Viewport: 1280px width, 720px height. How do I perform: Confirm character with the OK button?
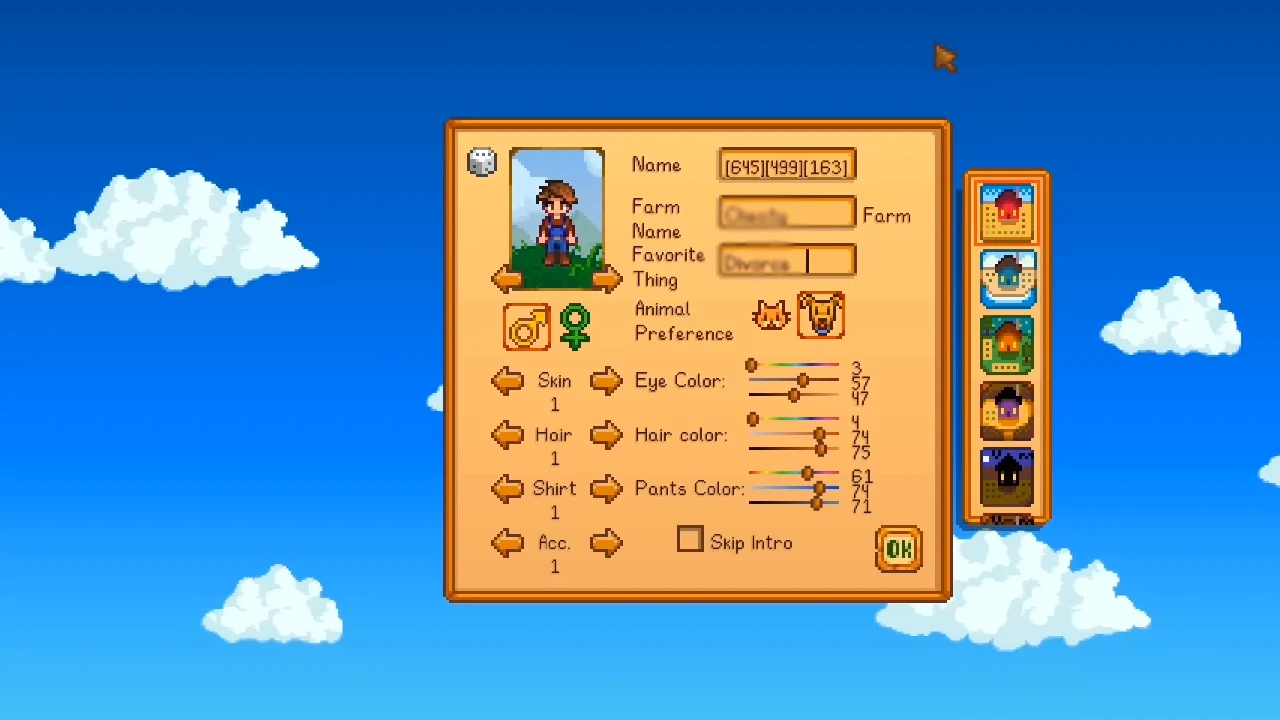point(898,549)
